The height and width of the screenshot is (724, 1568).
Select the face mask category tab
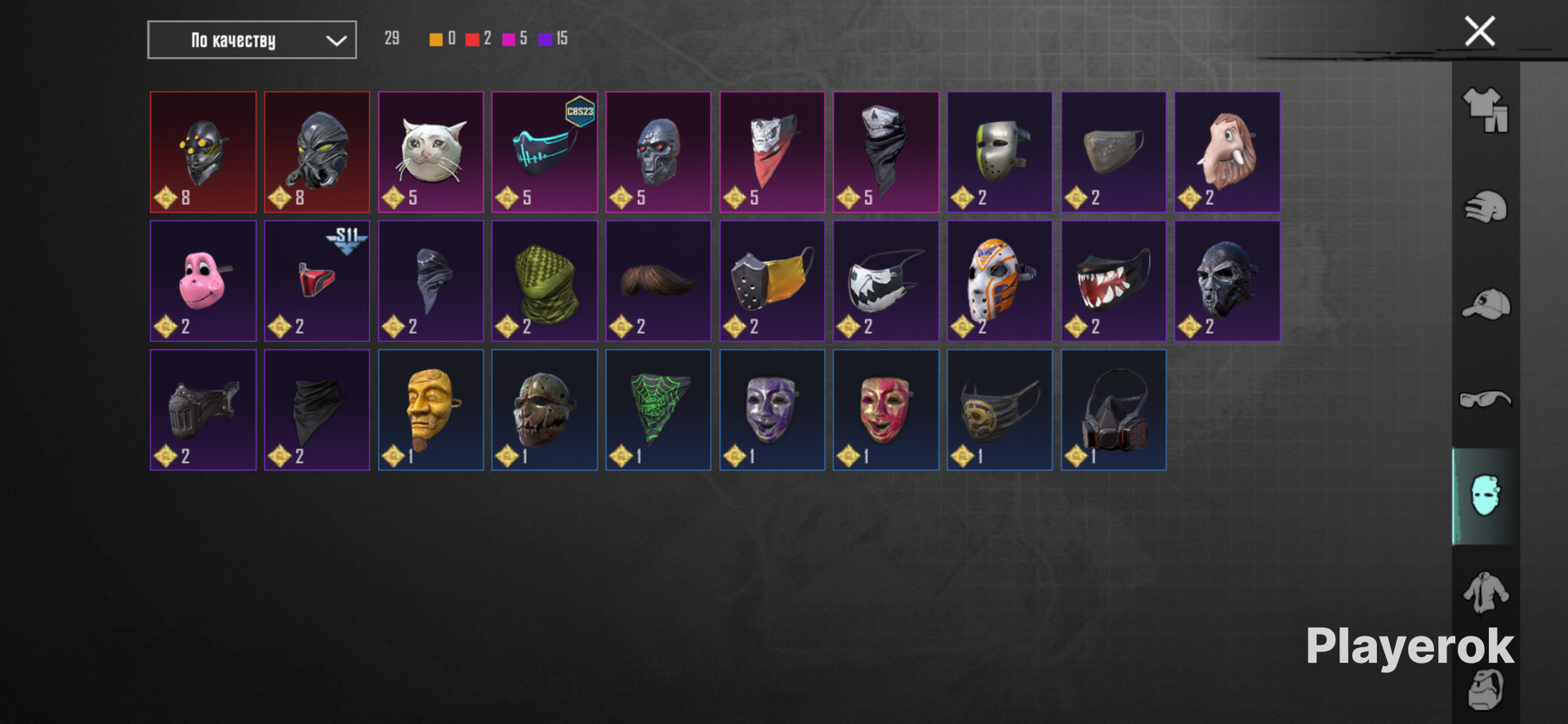(1486, 496)
